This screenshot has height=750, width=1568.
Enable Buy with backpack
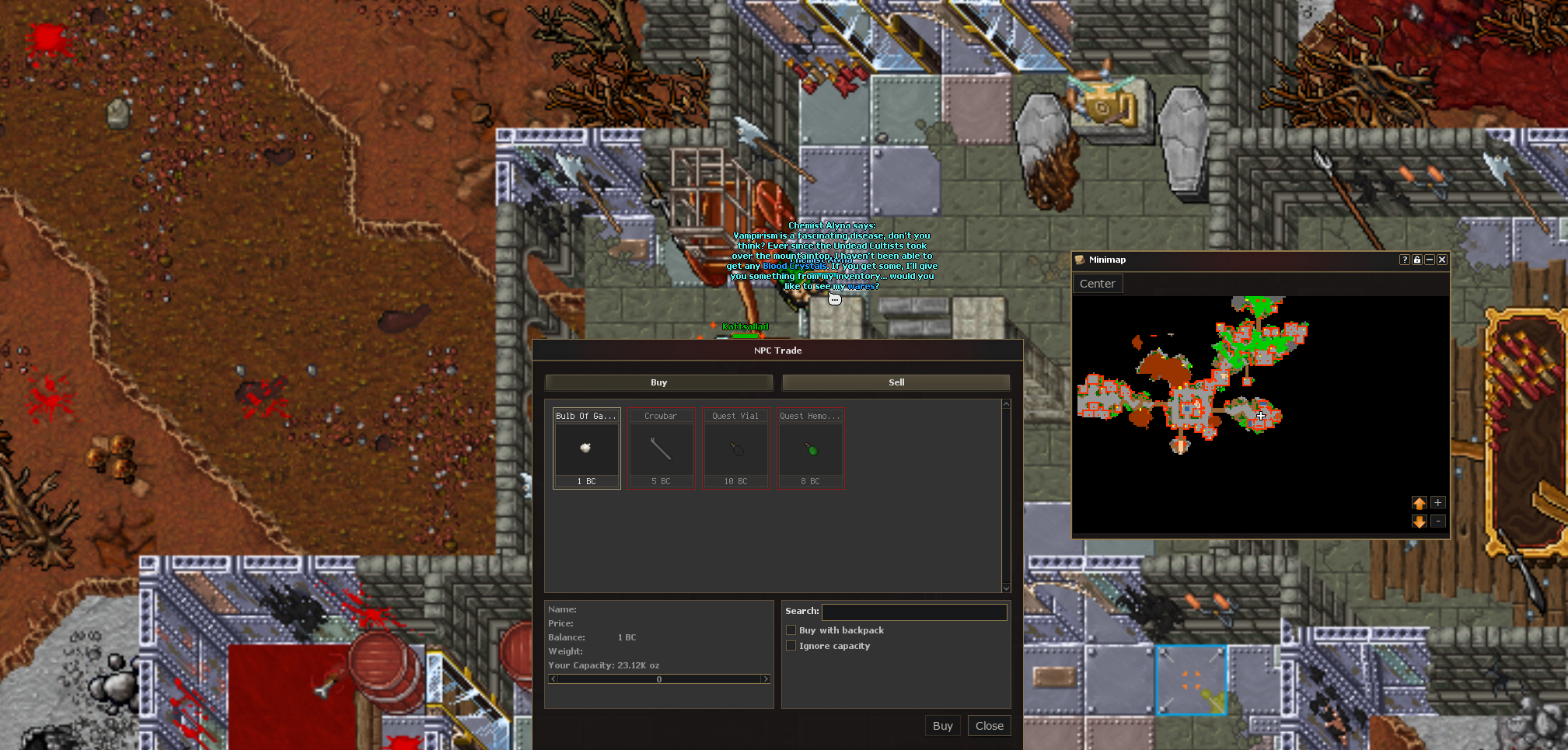pos(791,630)
